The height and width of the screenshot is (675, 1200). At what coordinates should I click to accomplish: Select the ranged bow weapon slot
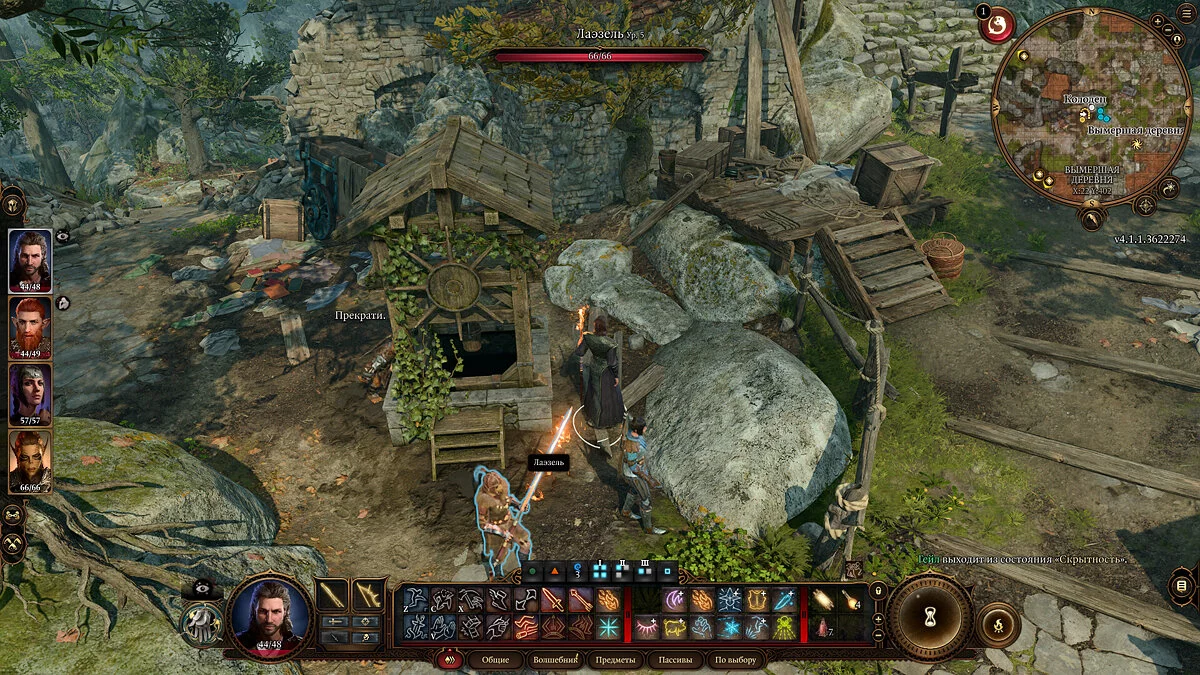tap(369, 597)
